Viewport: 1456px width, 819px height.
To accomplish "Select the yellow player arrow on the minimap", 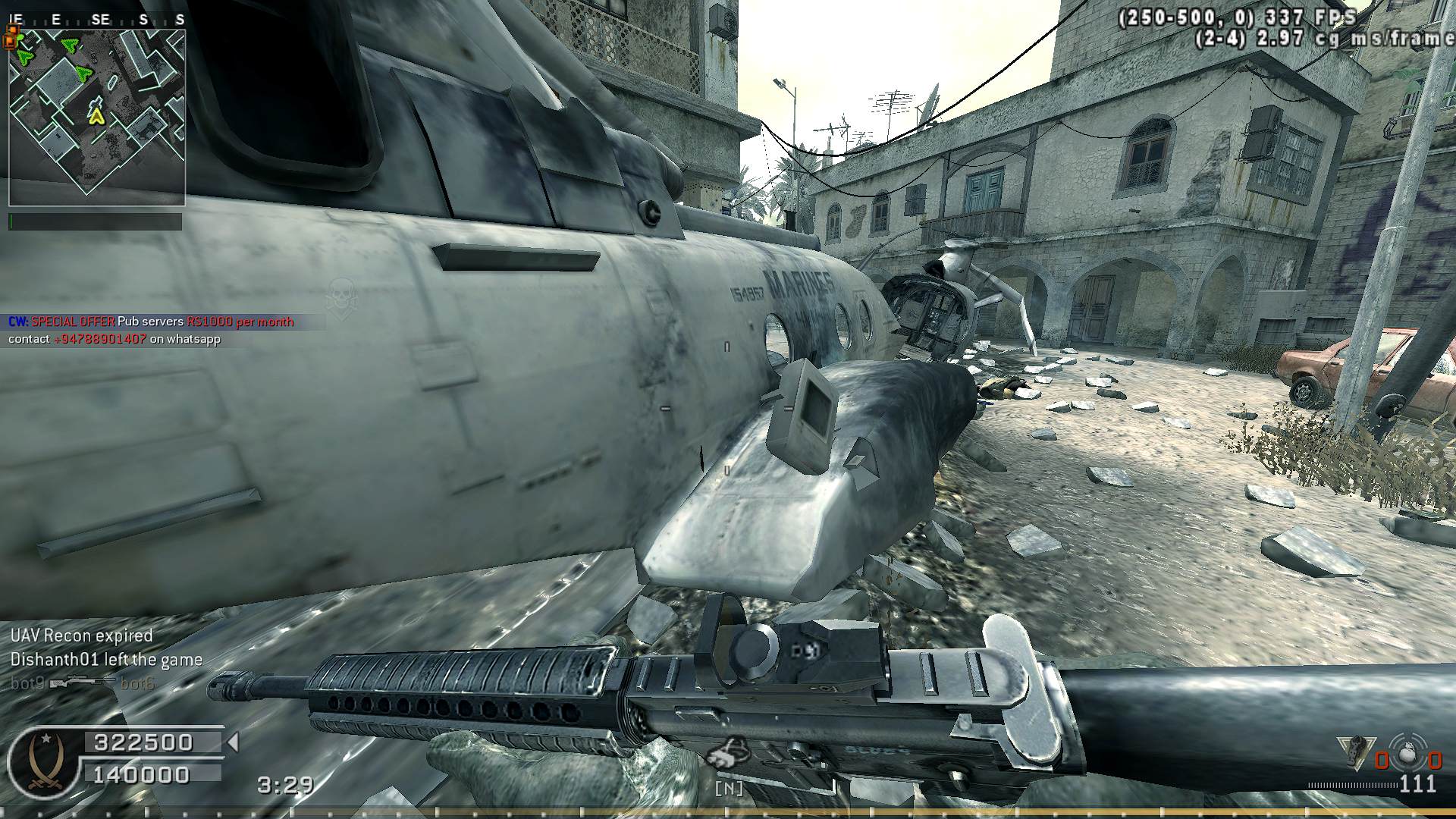I will click(96, 116).
